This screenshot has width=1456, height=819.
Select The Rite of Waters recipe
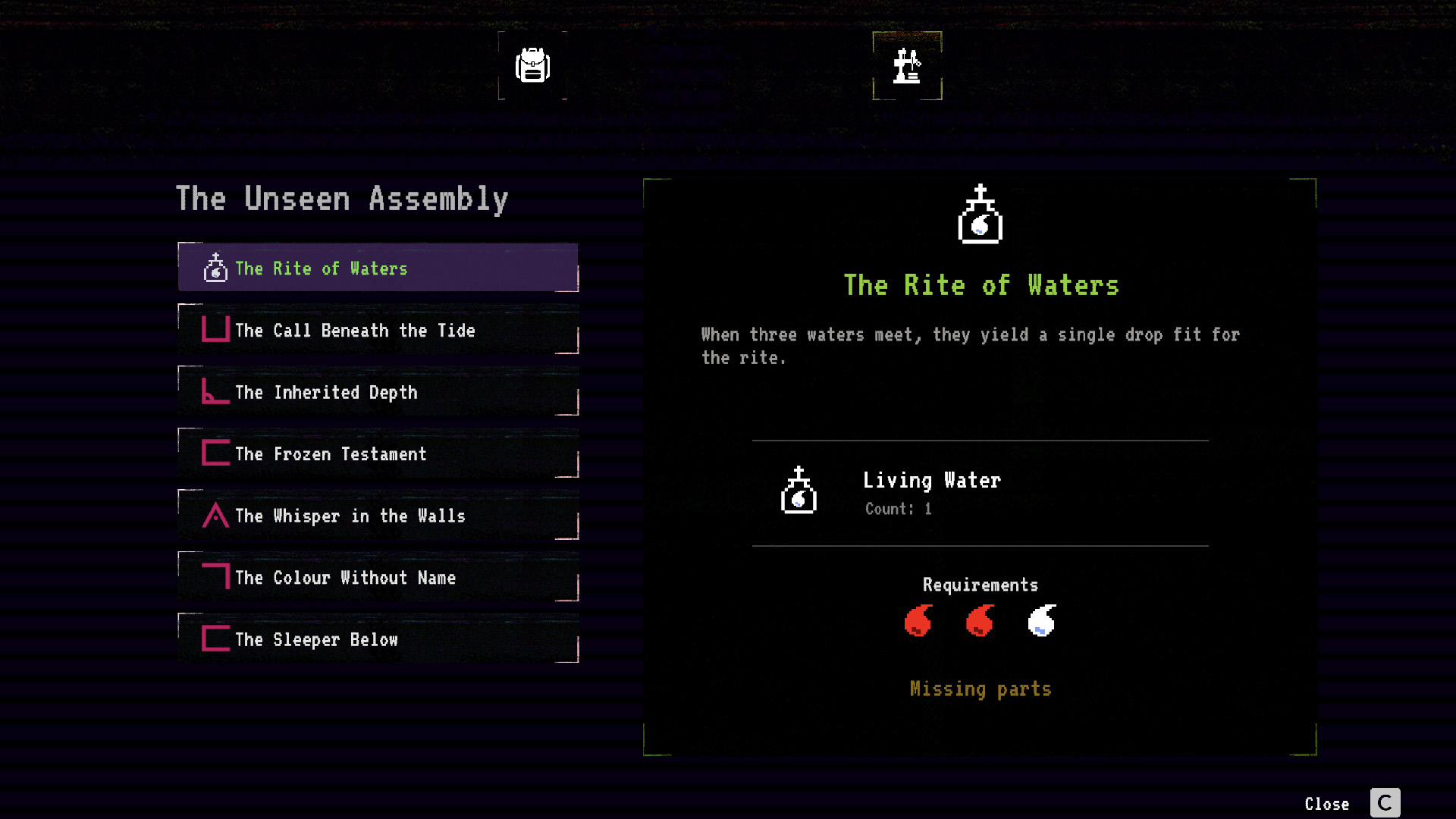coord(378,268)
